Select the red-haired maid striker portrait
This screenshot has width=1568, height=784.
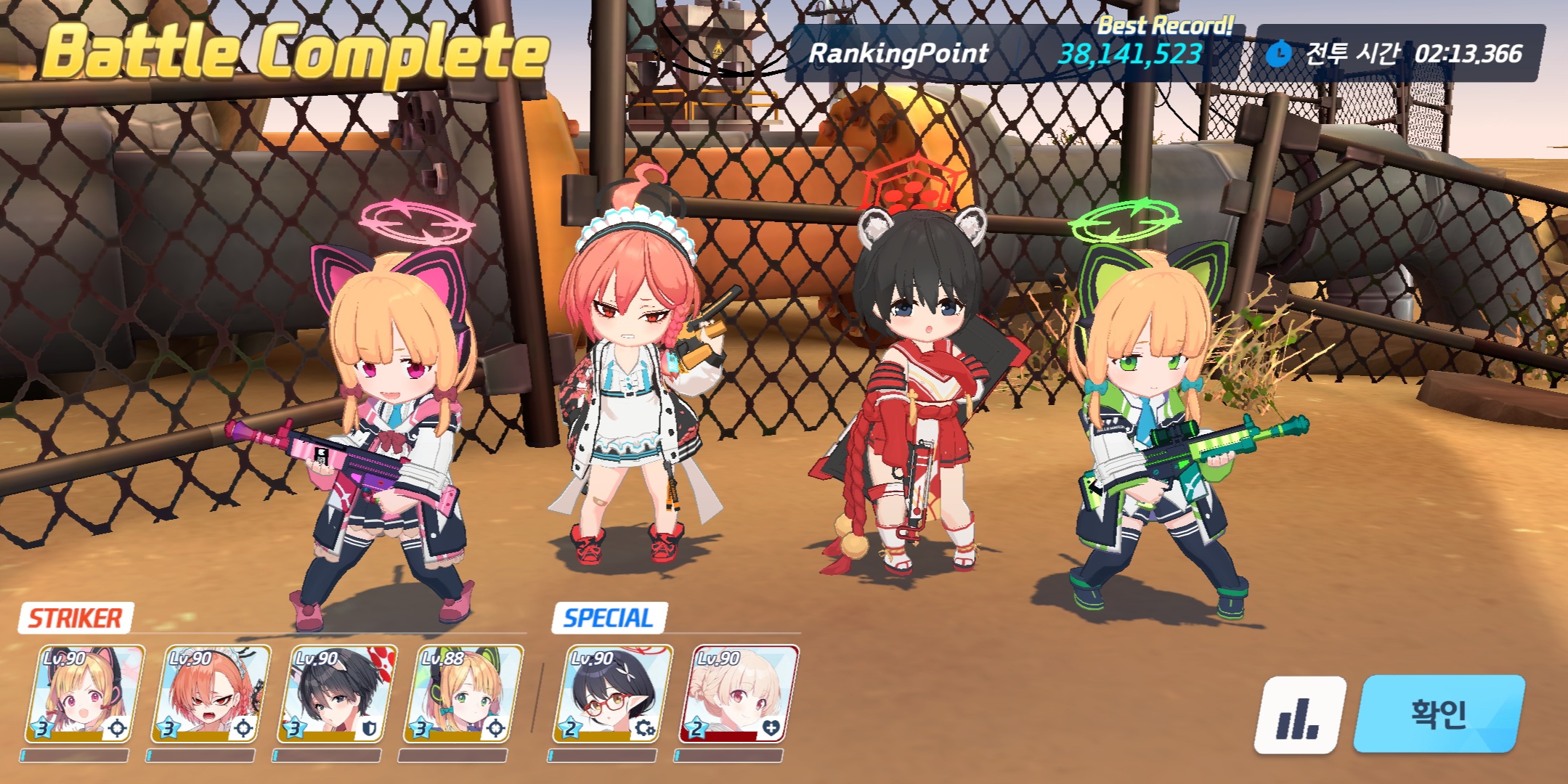coord(211,695)
